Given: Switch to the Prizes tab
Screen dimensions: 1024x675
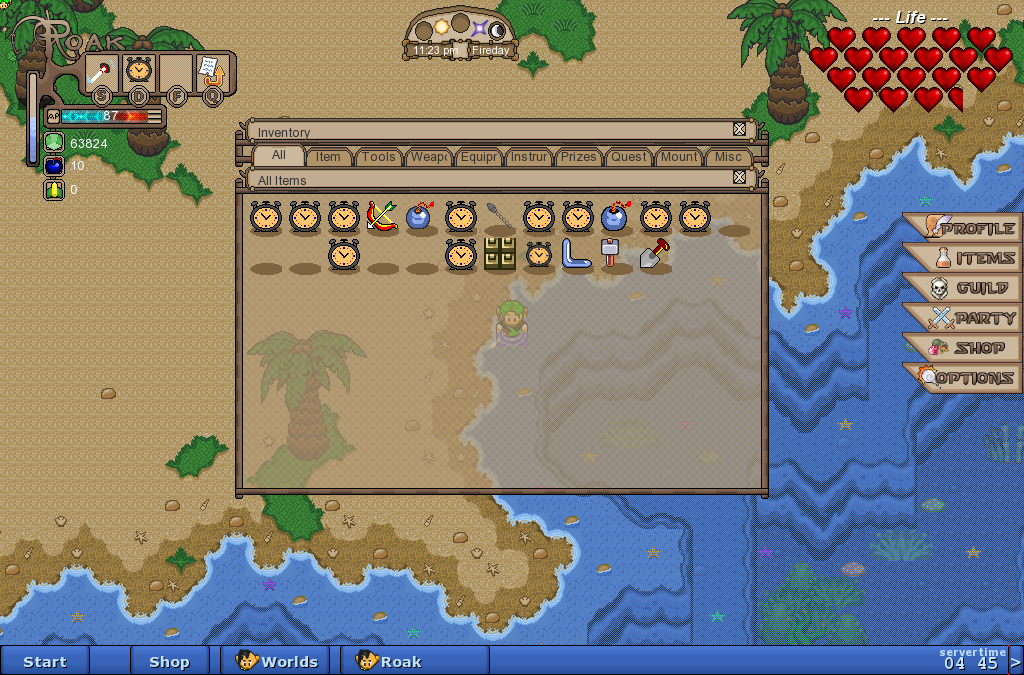Looking at the screenshot, I should (578, 157).
